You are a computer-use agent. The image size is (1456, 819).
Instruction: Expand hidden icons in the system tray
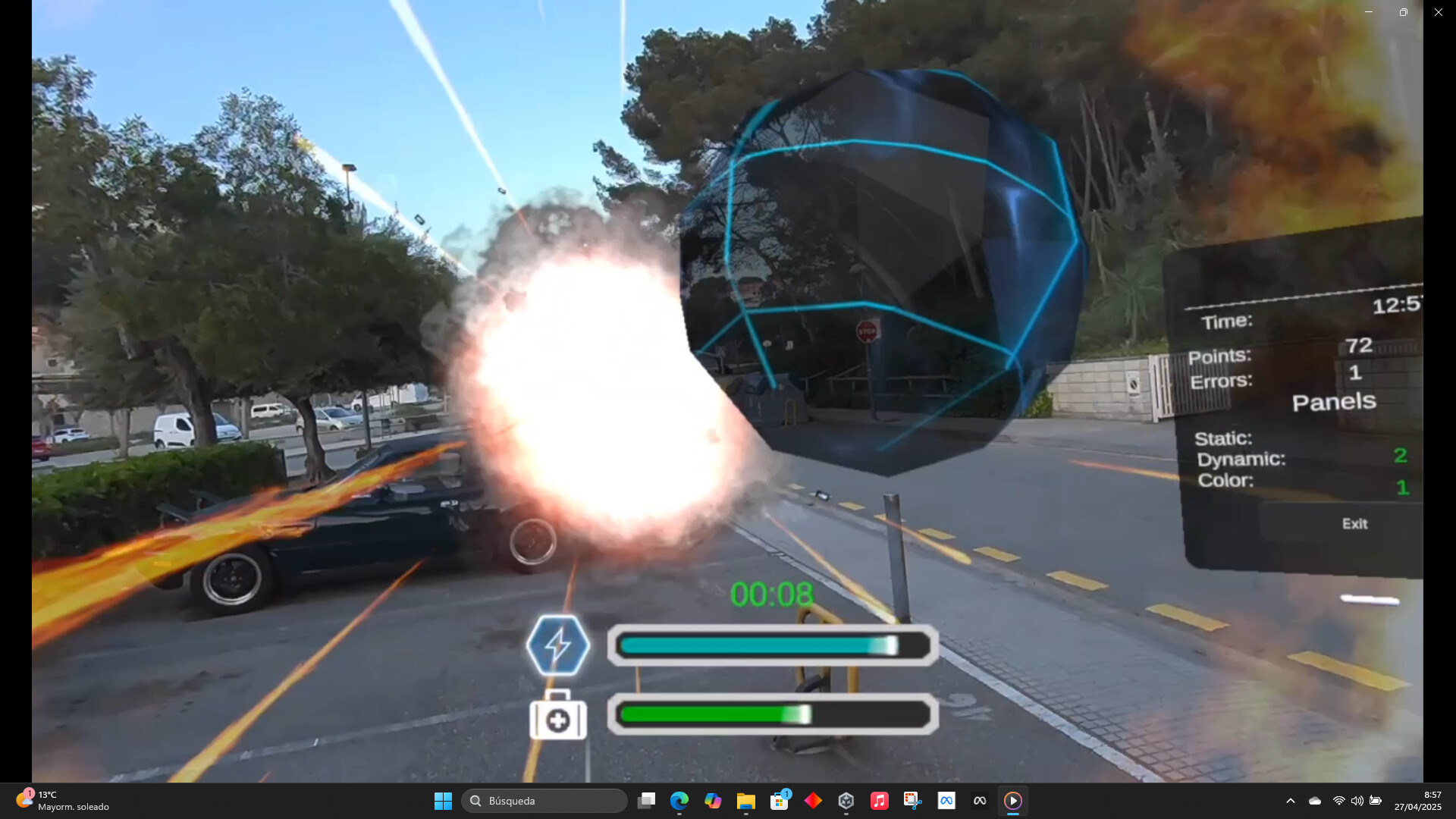(1290, 800)
